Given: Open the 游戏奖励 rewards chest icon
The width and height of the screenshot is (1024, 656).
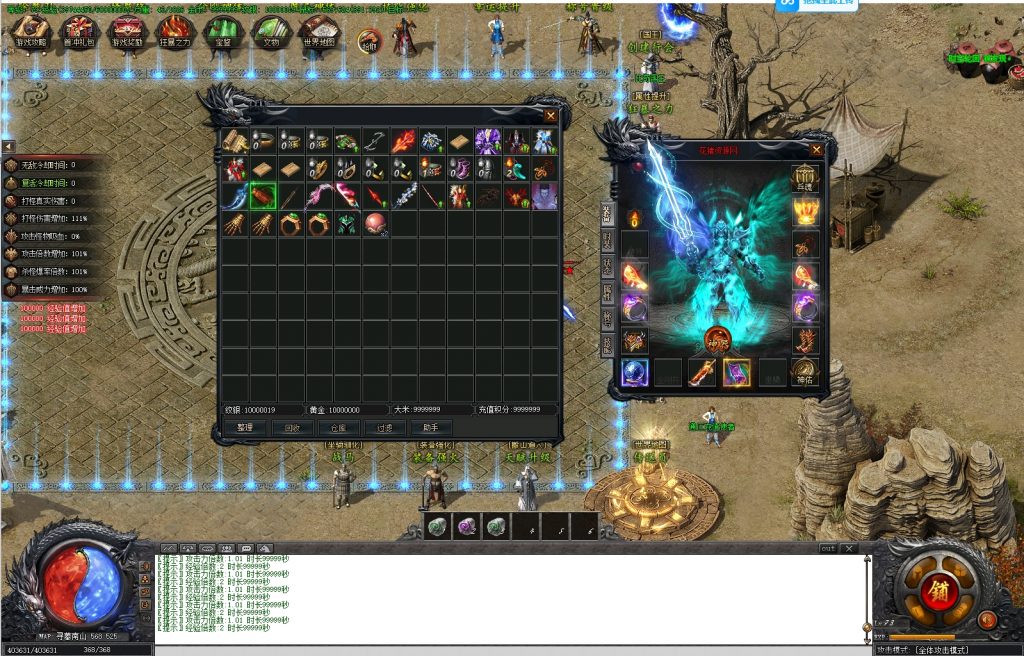Looking at the screenshot, I should pyautogui.click(x=127, y=32).
